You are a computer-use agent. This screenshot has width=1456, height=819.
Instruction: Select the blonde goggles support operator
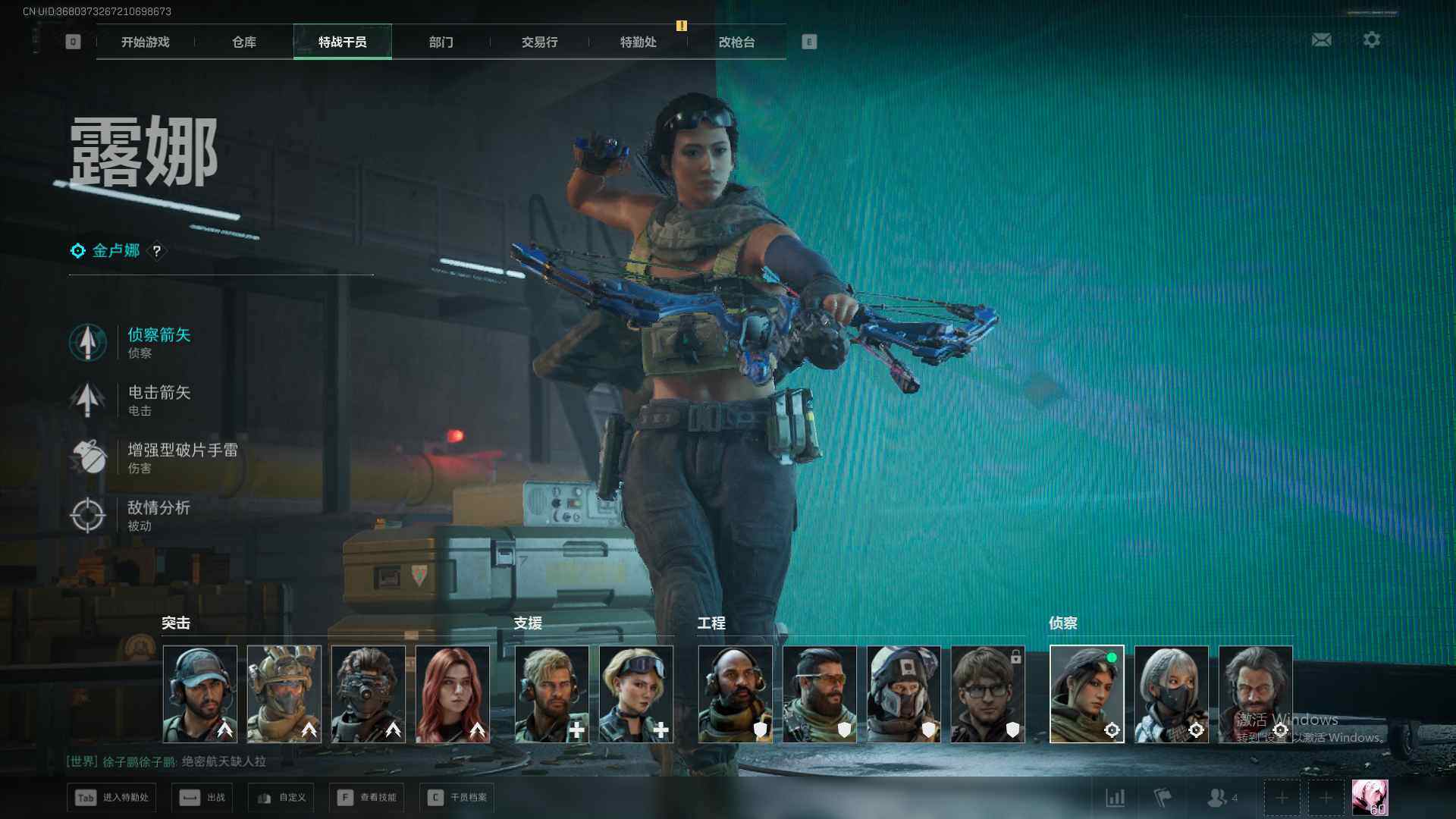click(635, 693)
